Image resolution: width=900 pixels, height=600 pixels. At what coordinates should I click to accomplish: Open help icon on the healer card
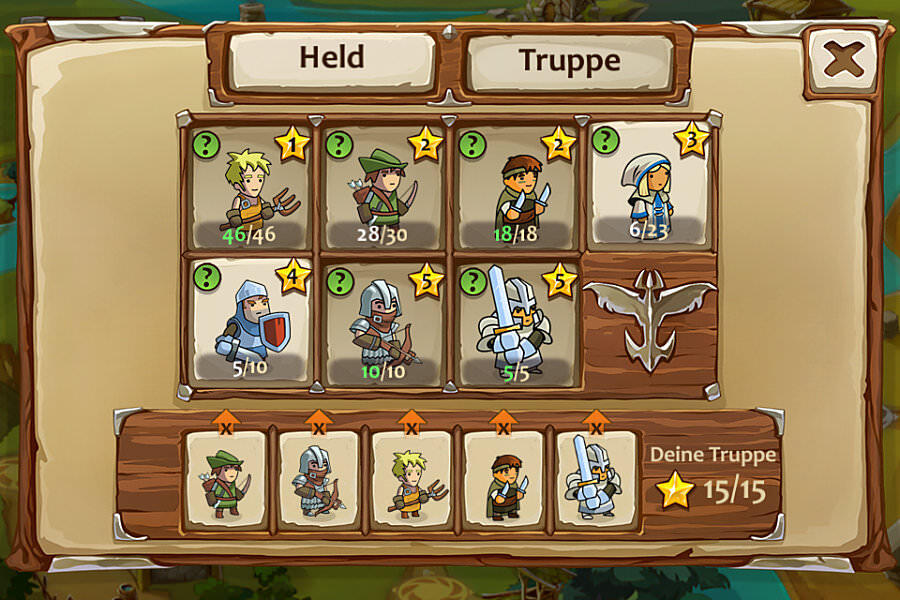click(604, 141)
